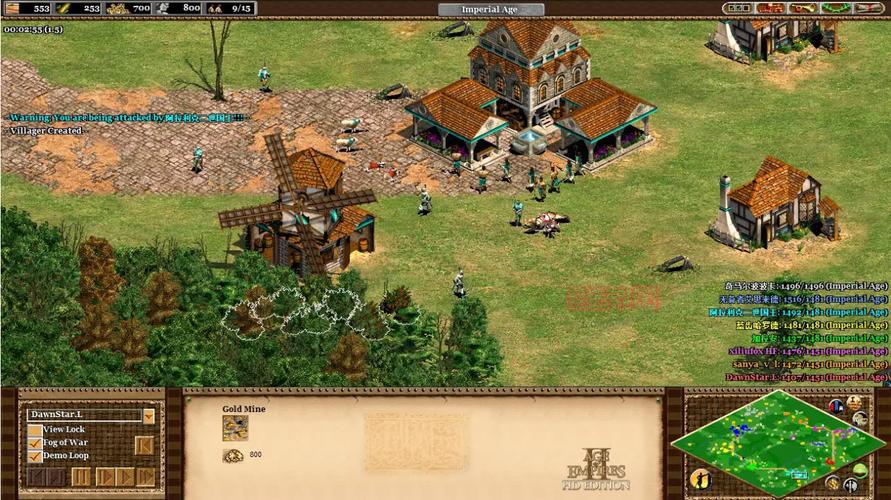Pause the replay playback
891x500 pixels.
pos(82,476)
